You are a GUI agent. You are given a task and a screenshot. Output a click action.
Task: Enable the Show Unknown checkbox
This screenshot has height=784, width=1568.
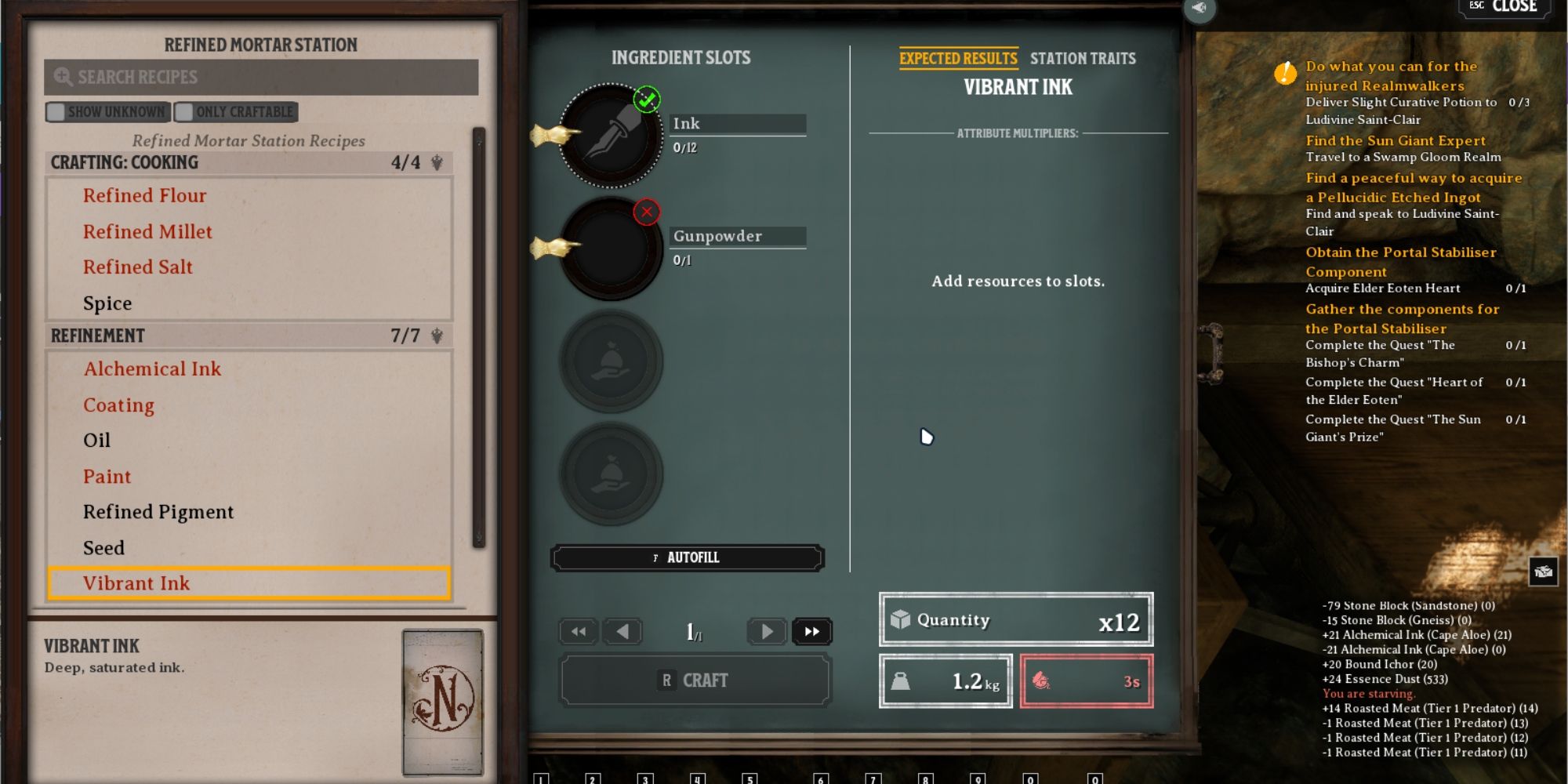tap(55, 111)
